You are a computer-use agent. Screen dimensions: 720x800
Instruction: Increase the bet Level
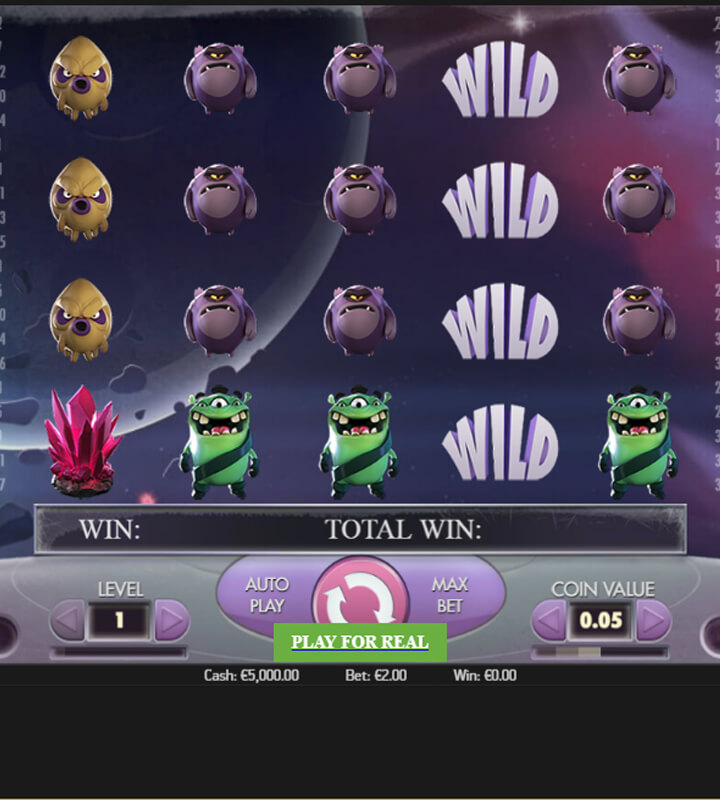(172, 621)
